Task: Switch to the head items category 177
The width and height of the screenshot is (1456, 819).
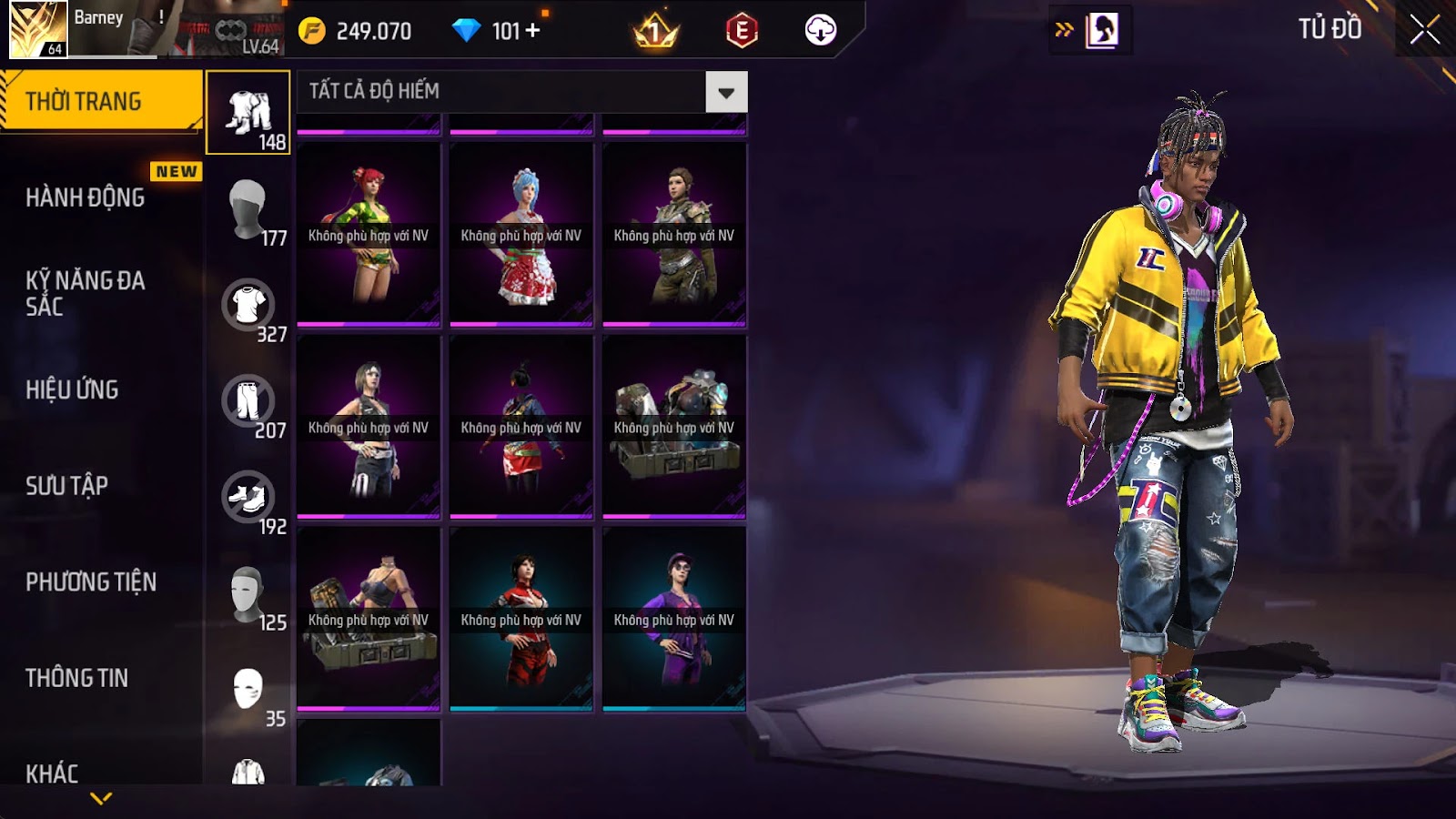Action: coord(248,209)
